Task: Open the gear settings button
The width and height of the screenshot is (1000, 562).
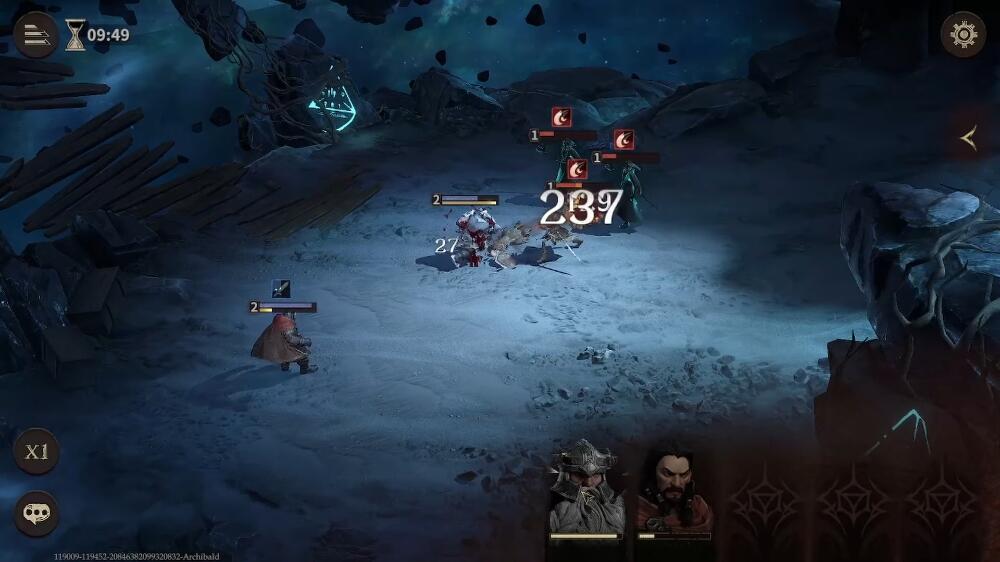Action: (963, 35)
